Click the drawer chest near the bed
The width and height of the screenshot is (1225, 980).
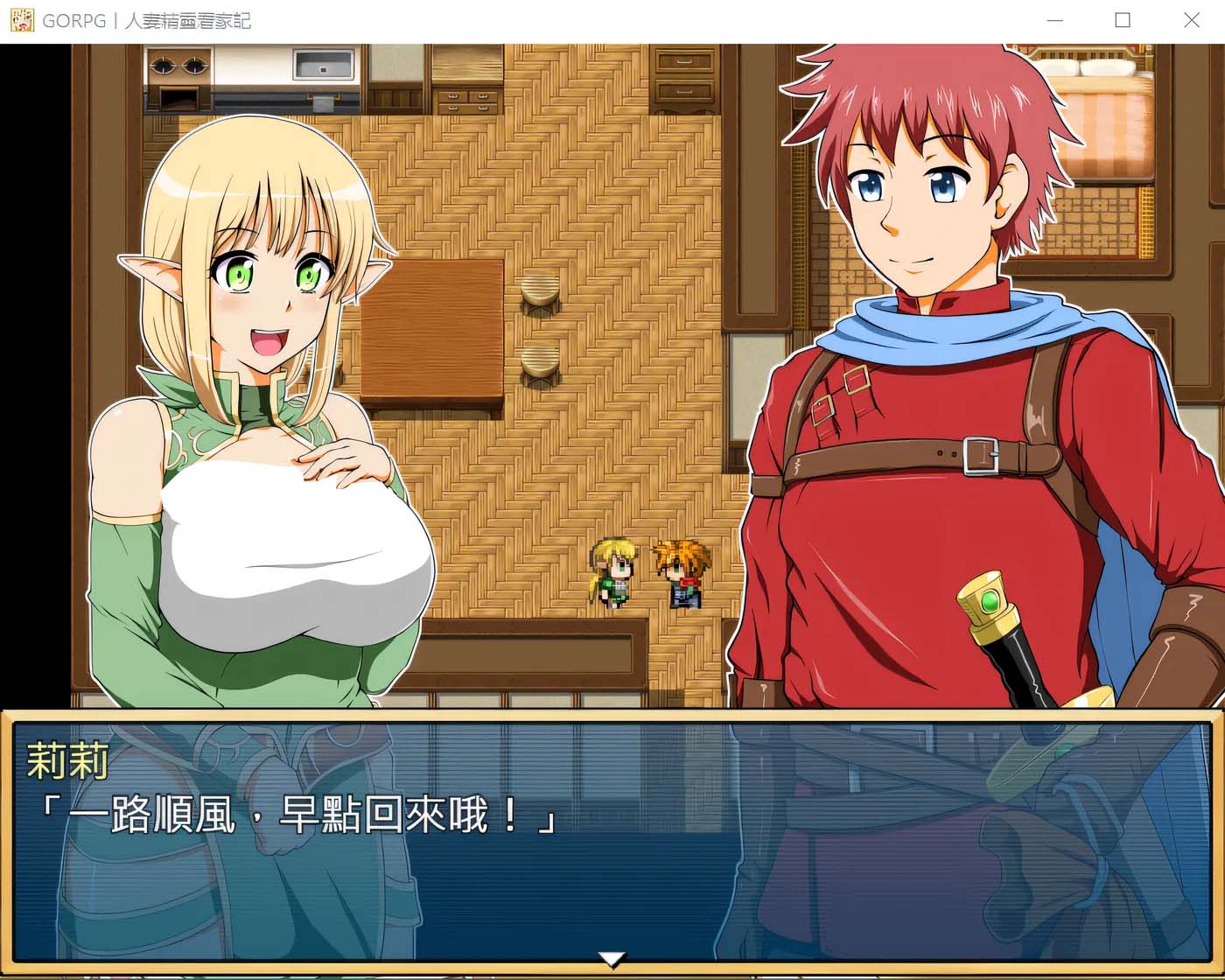click(x=682, y=74)
